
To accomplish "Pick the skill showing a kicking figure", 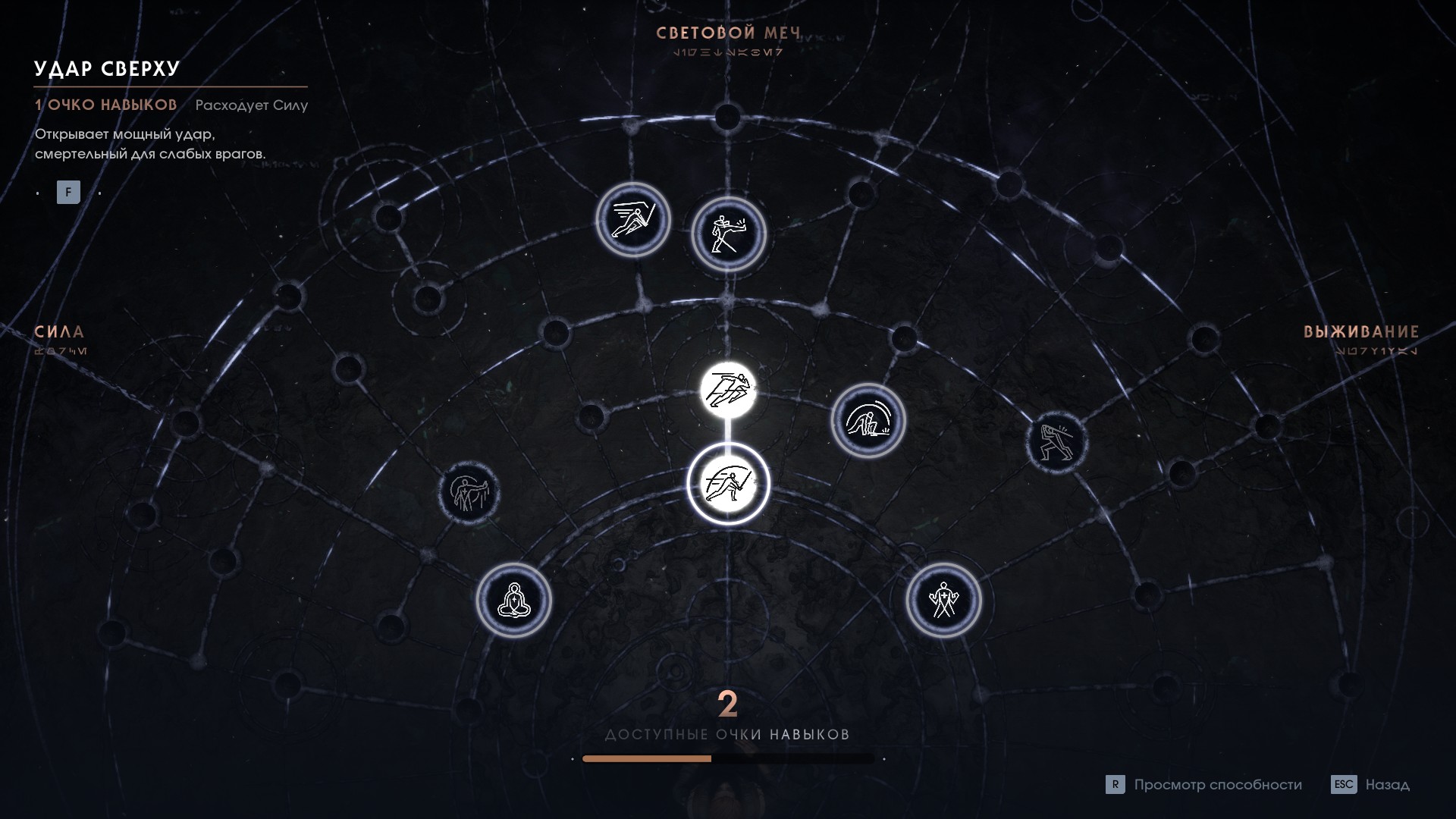I will point(728,234).
